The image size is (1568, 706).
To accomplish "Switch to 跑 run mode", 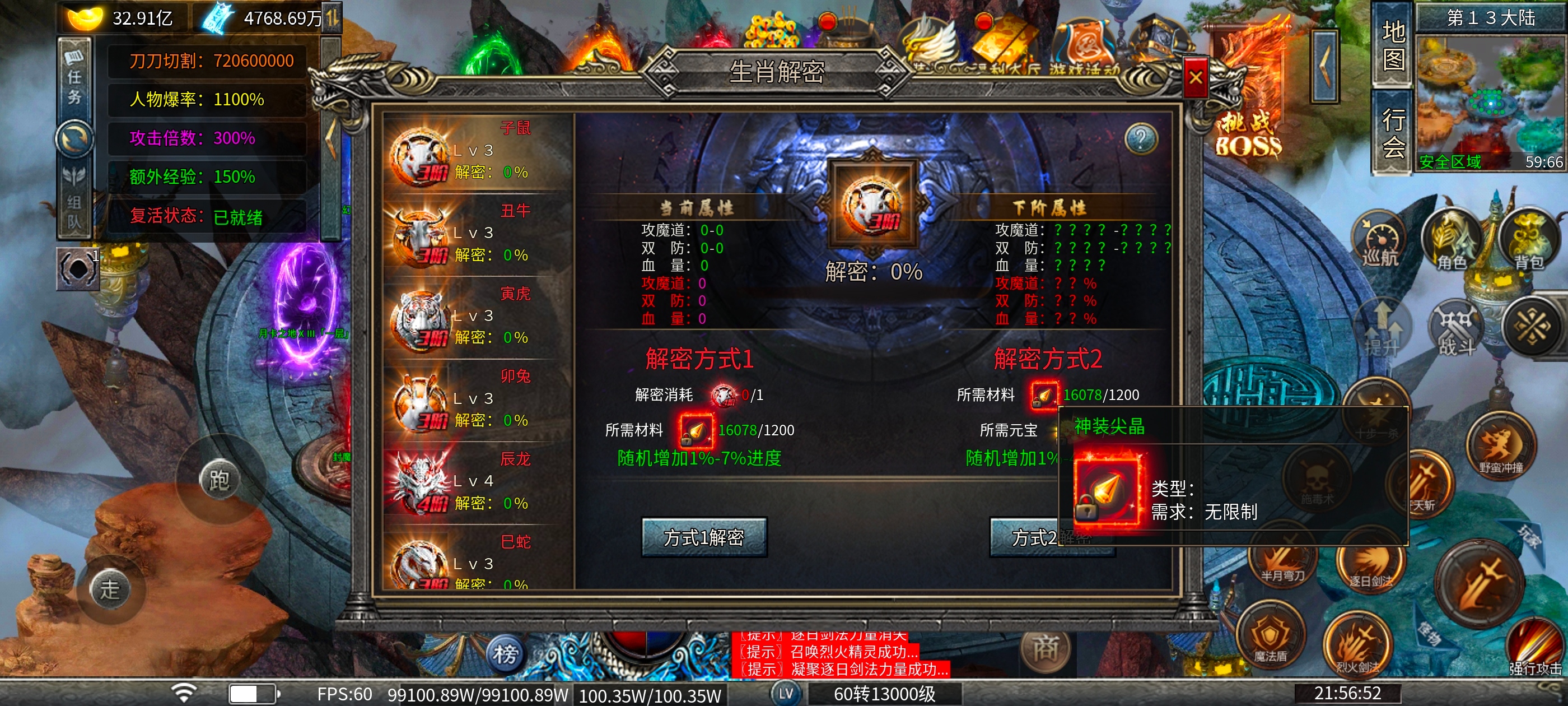I will (219, 480).
